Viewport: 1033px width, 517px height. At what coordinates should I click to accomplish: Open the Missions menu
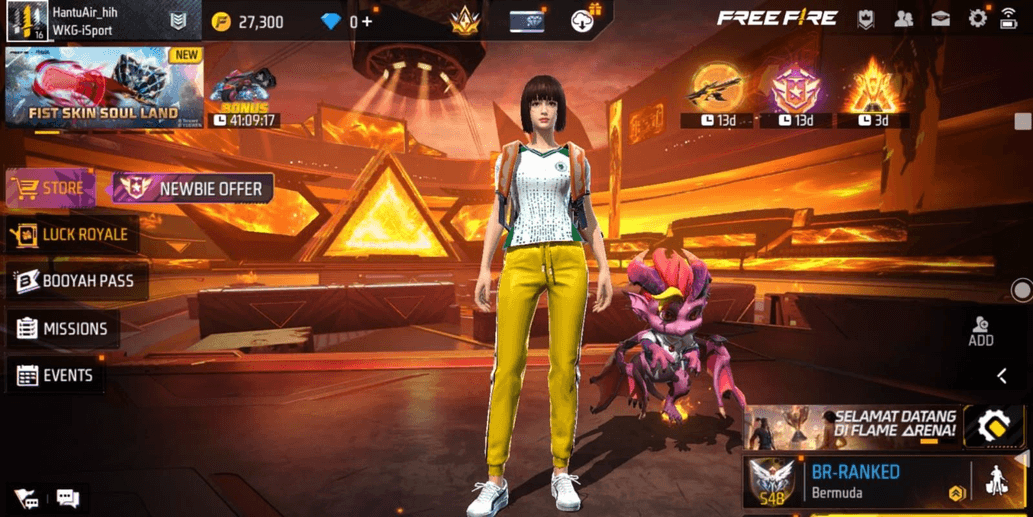(x=62, y=329)
